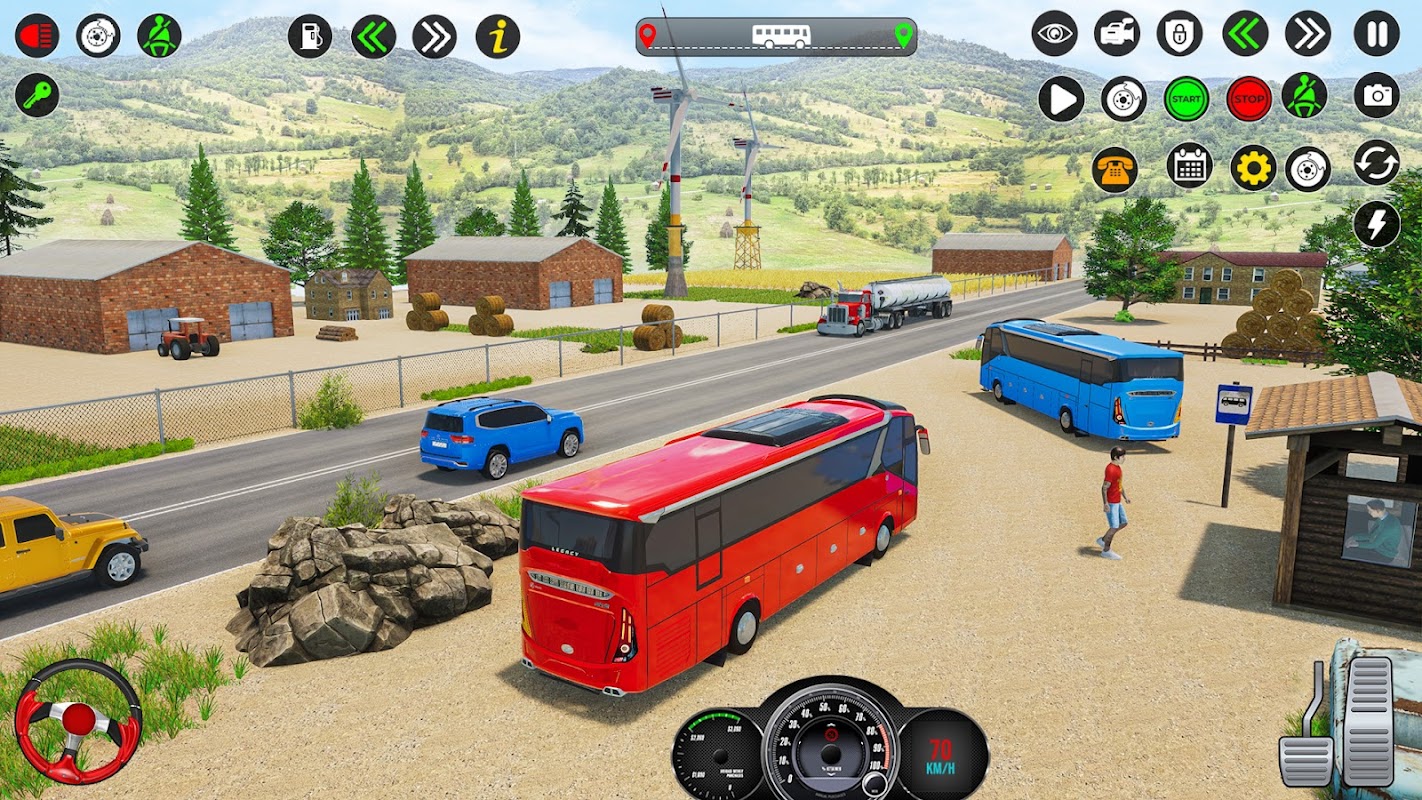Take a screenshot with the photo camera icon

(x=1376, y=96)
